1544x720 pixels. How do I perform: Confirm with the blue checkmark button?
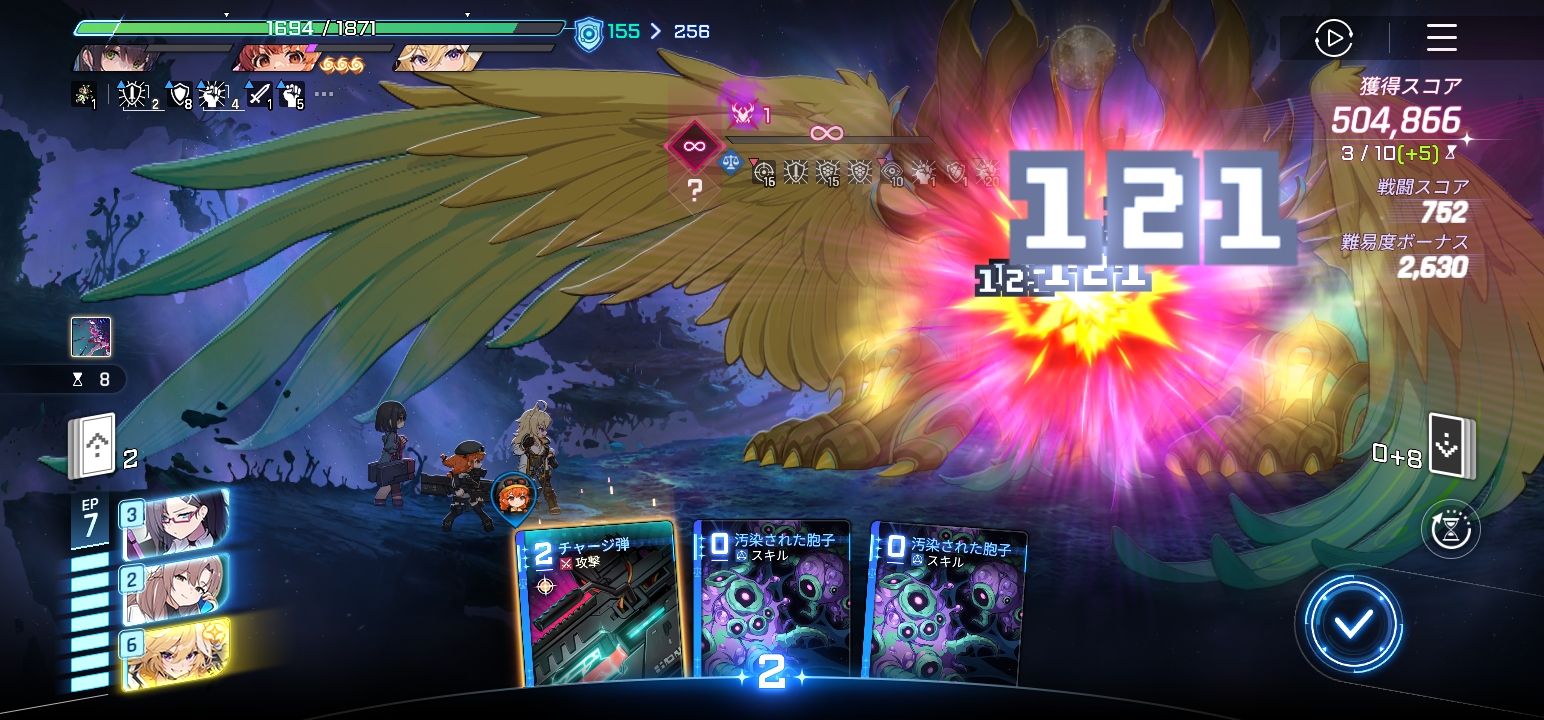pyautogui.click(x=1352, y=626)
